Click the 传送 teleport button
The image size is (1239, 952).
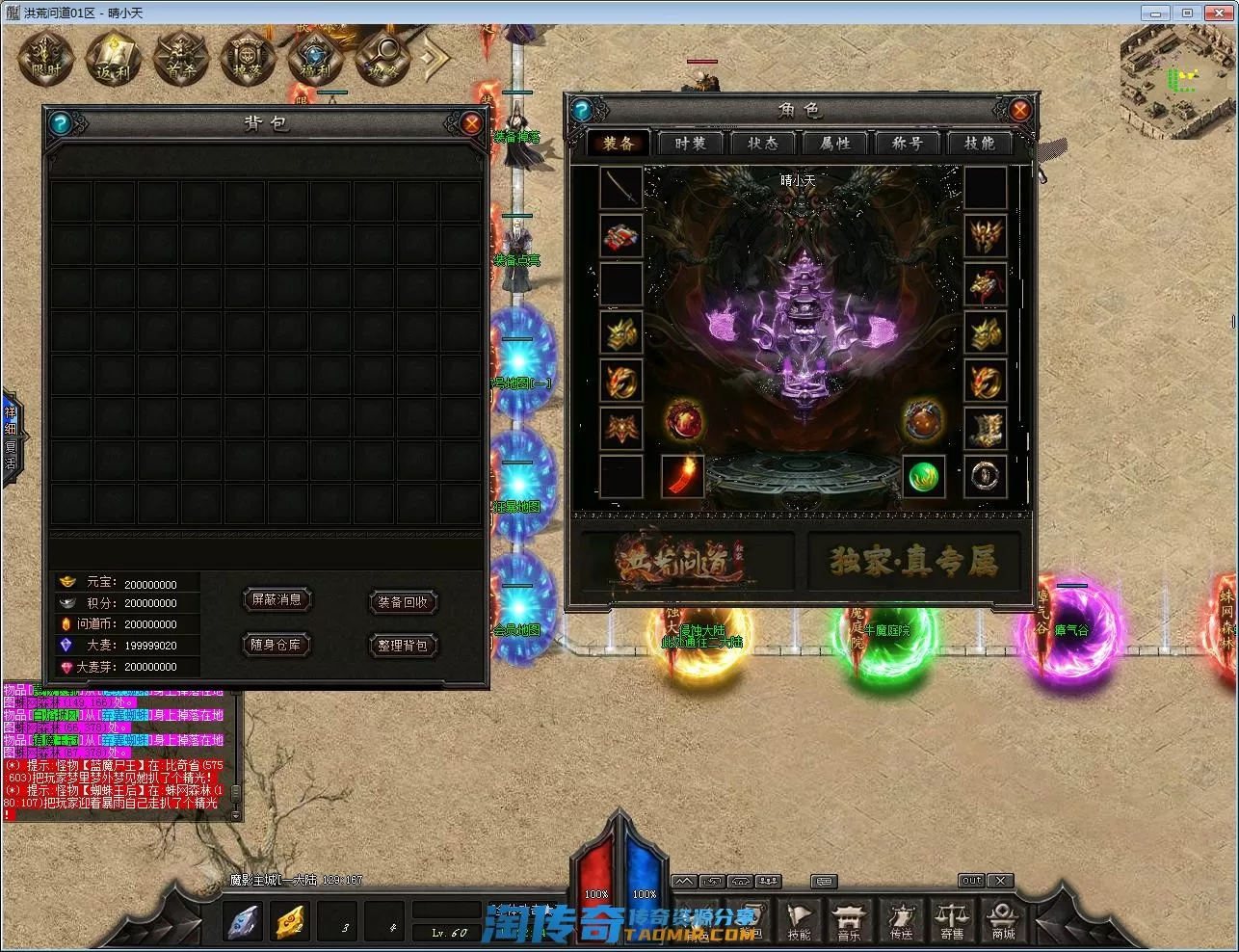(x=901, y=920)
